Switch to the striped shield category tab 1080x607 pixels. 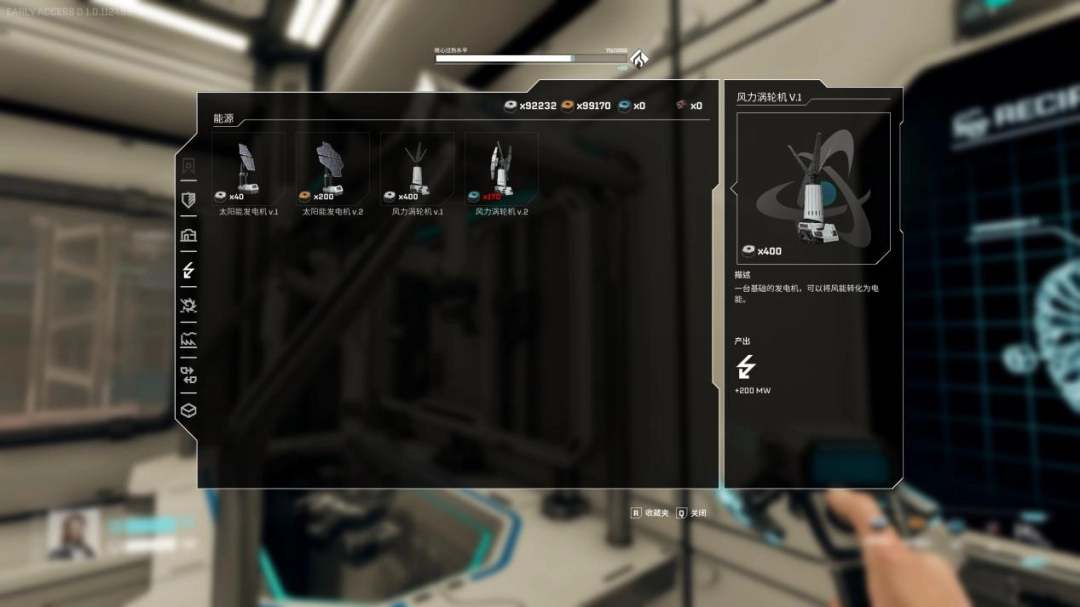point(188,200)
